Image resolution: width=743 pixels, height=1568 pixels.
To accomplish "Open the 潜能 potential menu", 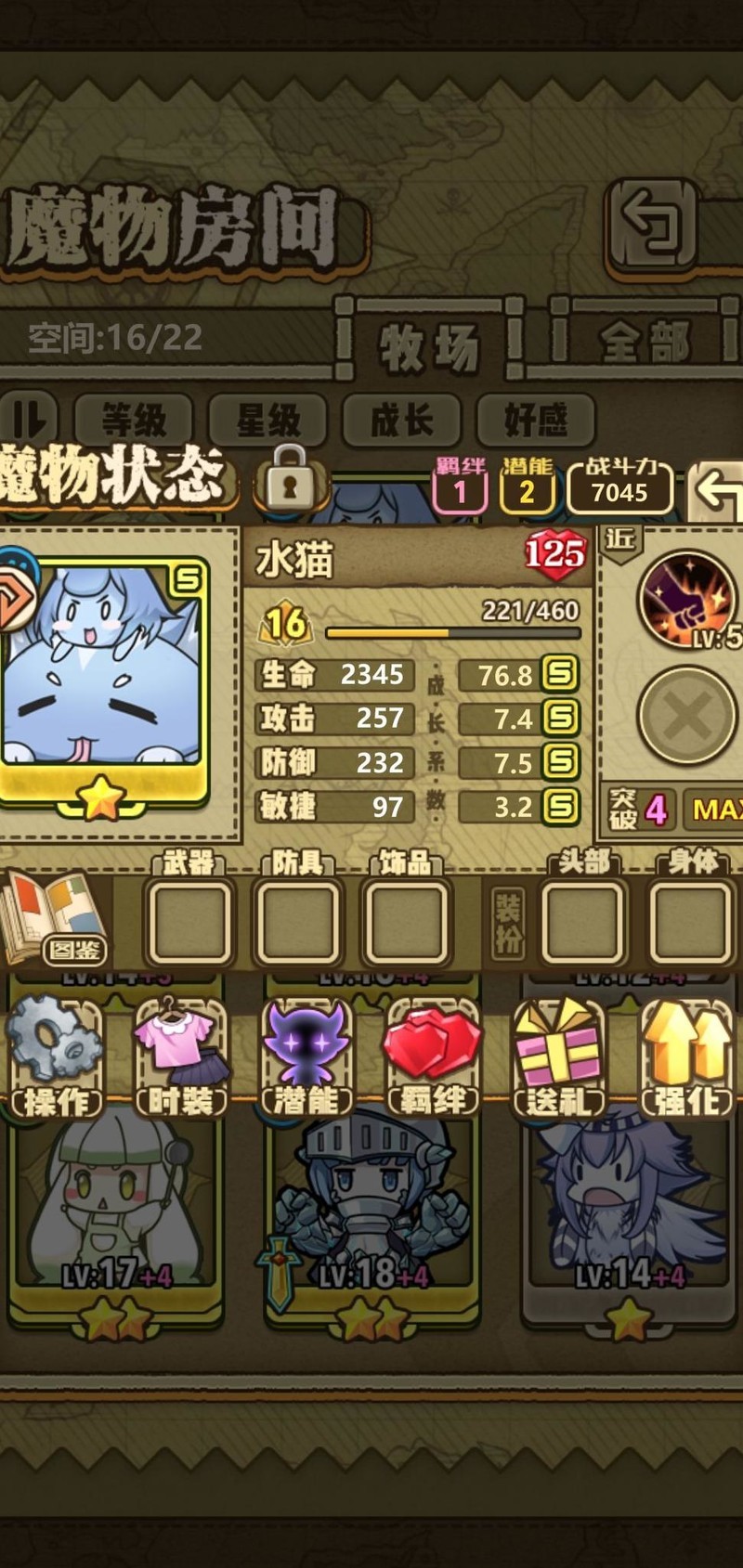I will 306,1057.
